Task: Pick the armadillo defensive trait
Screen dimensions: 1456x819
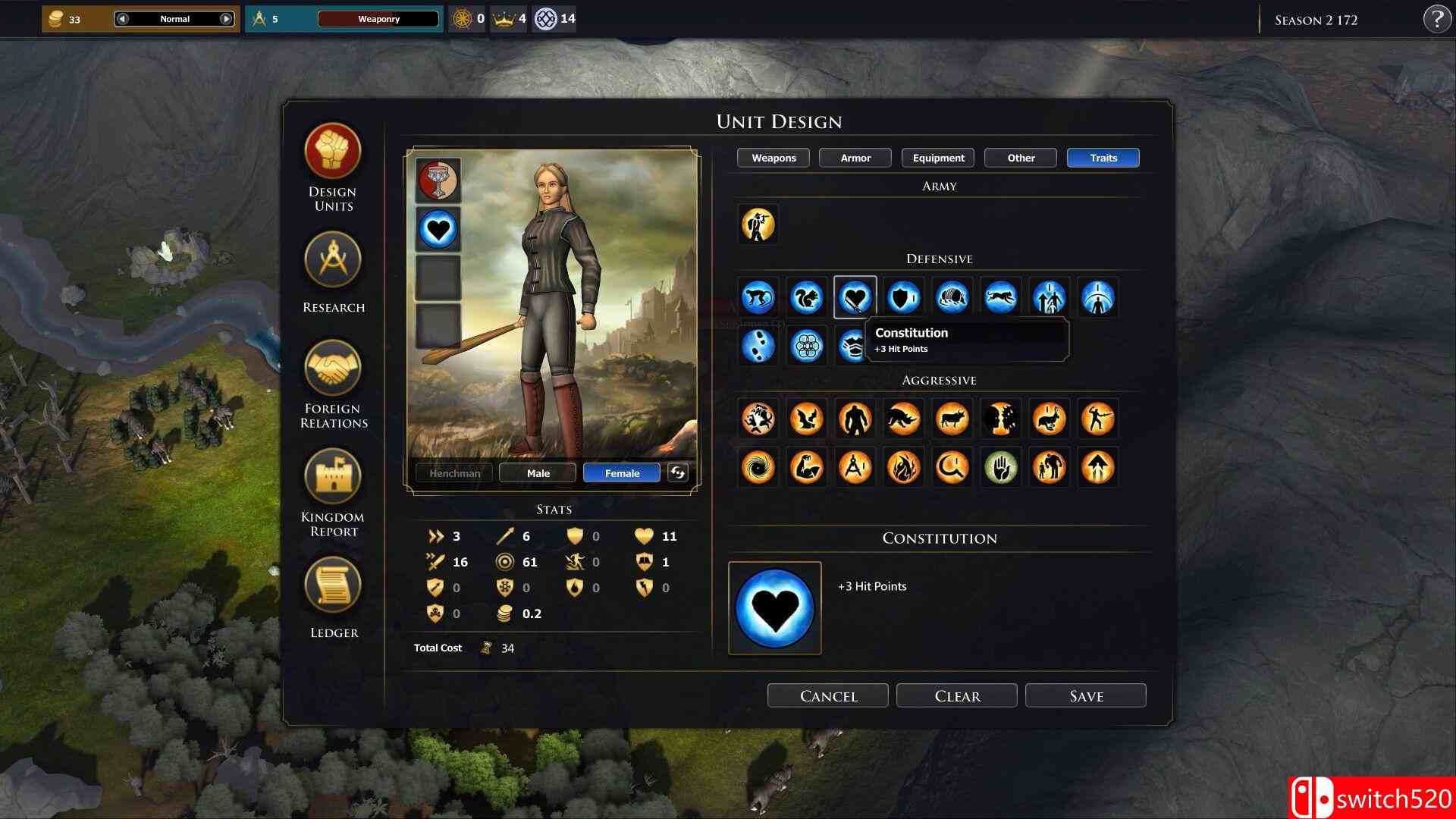Action: 952,297
